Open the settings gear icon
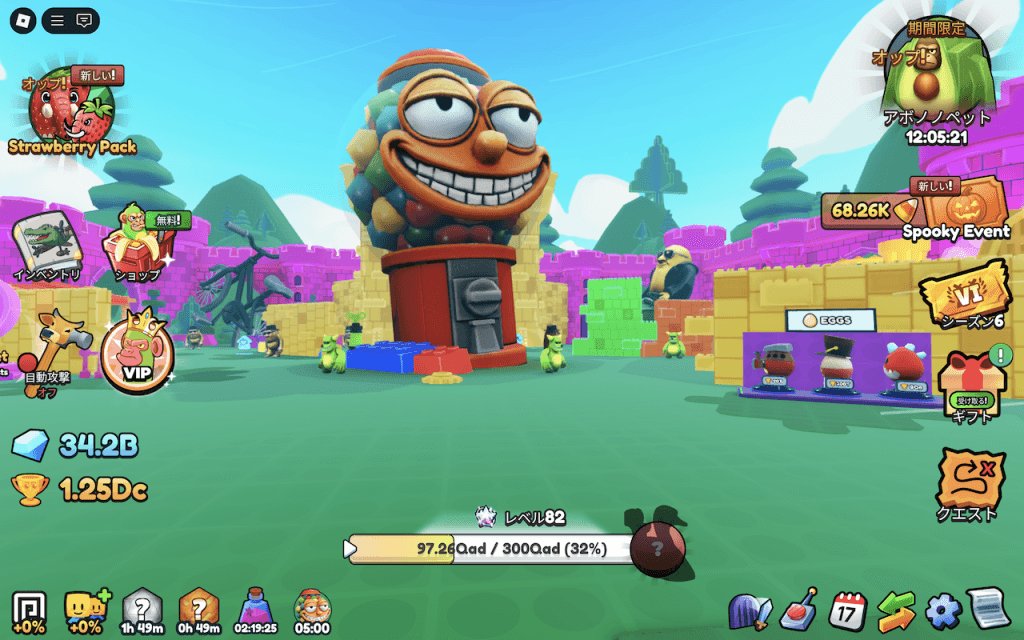This screenshot has width=1024, height=640. point(942,609)
